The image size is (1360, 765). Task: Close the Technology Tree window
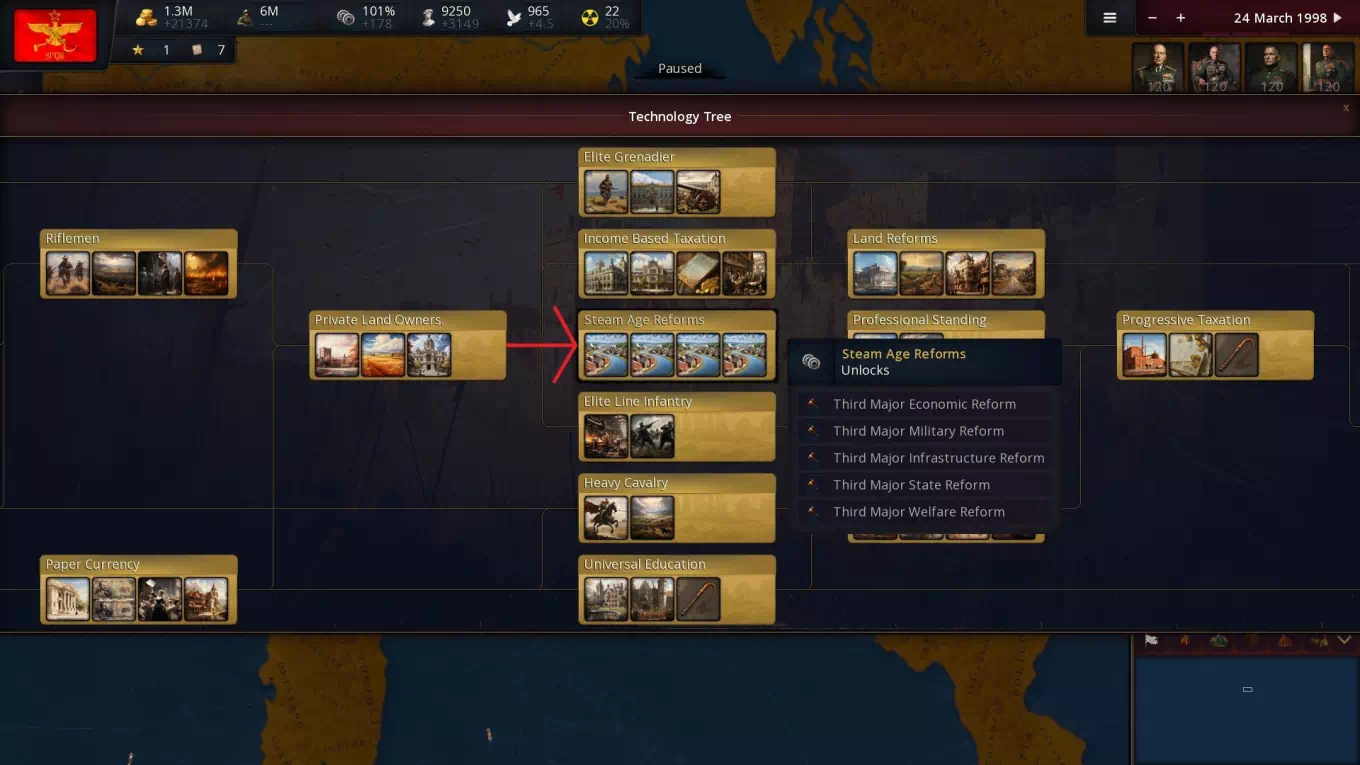1346,108
